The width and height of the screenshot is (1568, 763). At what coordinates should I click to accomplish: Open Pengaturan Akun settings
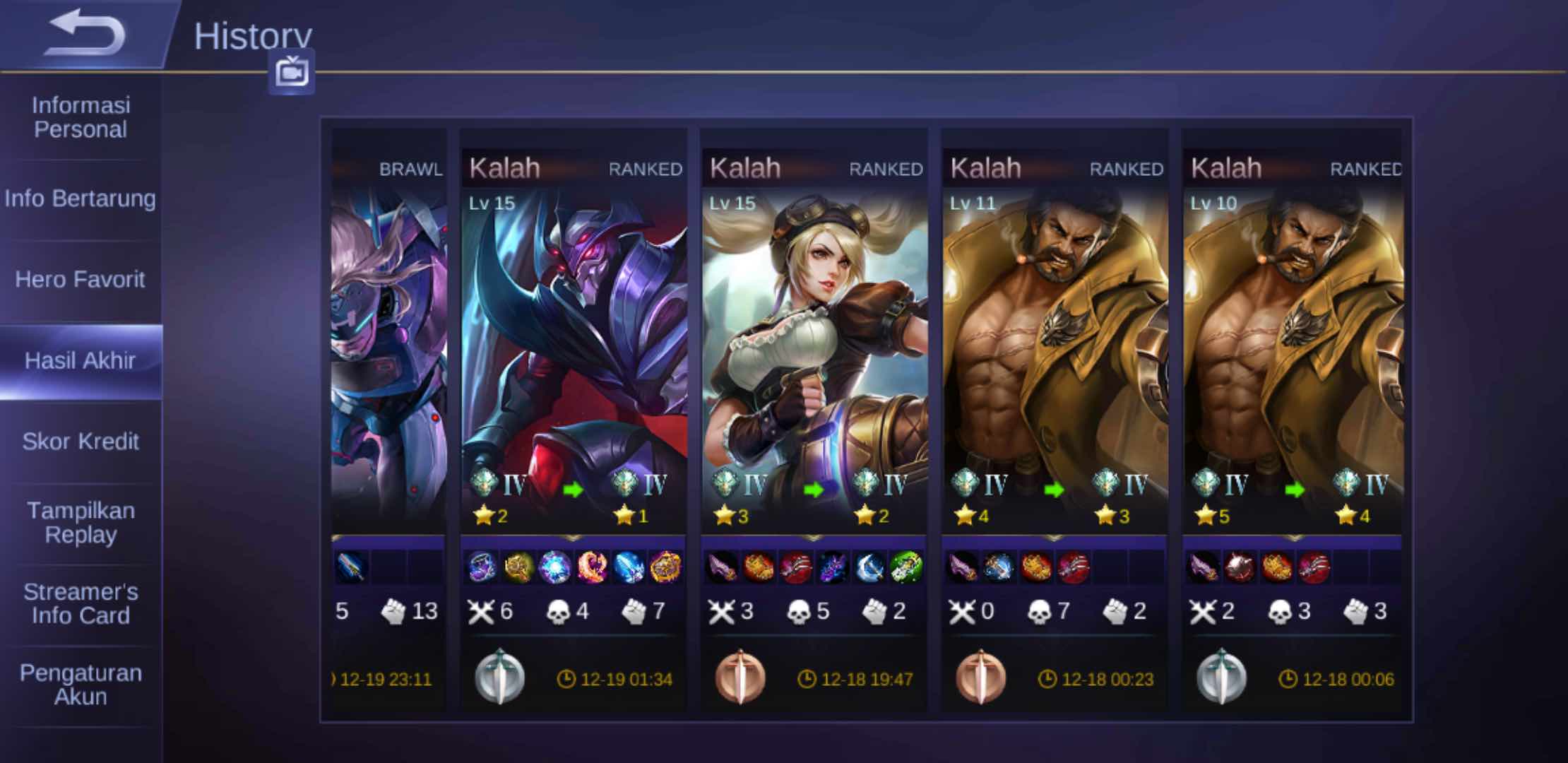[x=81, y=685]
